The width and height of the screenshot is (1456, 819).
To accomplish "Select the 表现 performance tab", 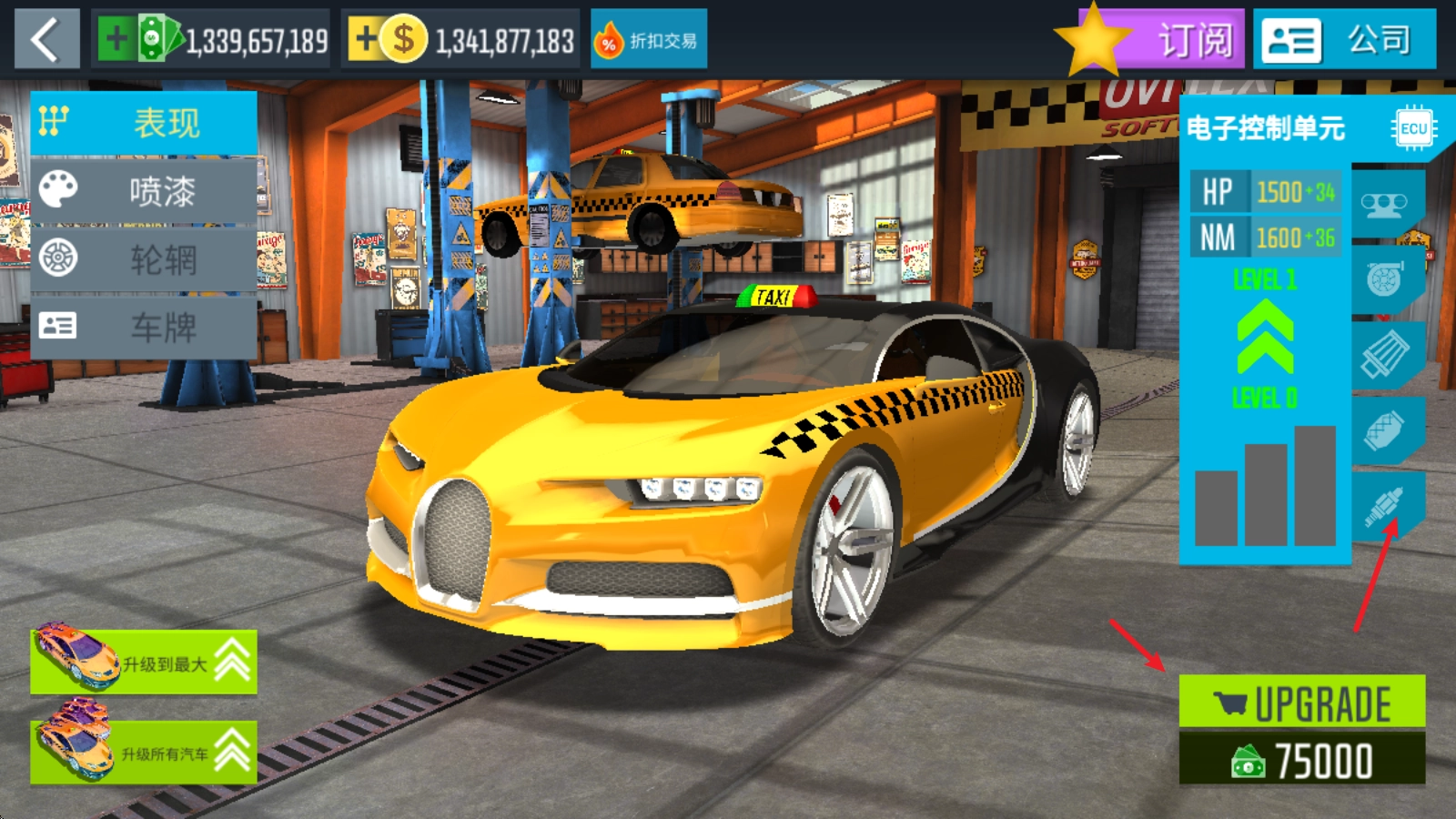I will click(x=144, y=123).
